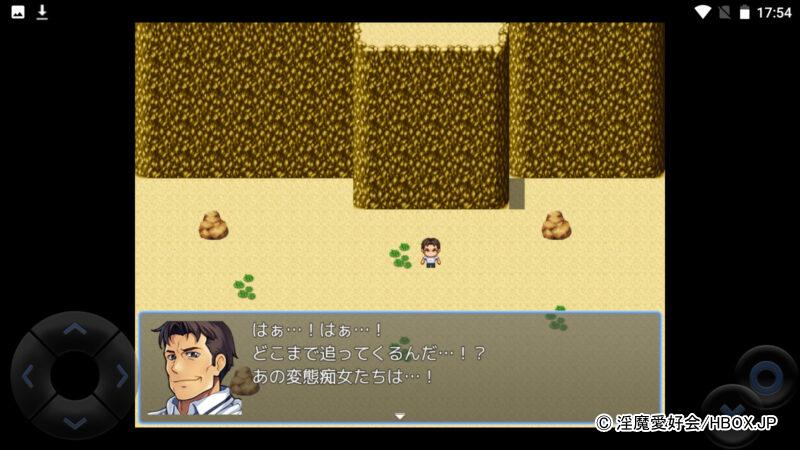Click the image notification icon in status bar

18,12
